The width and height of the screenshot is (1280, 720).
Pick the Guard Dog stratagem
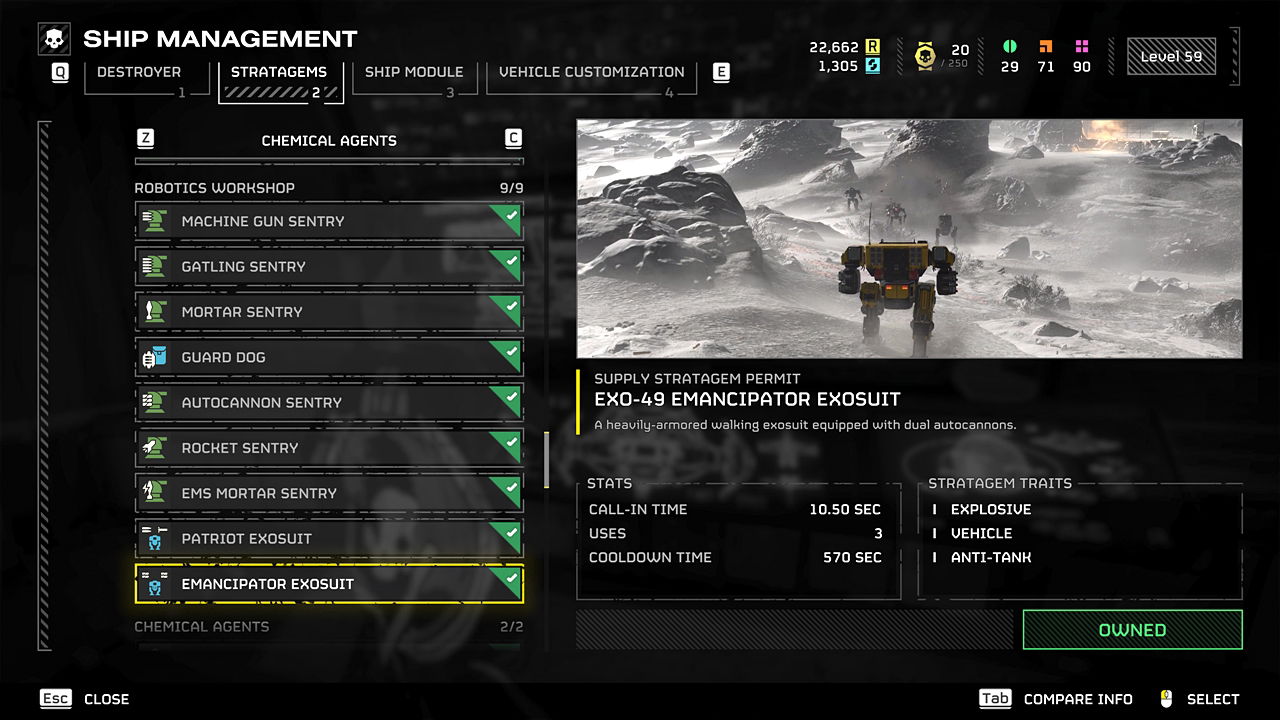[329, 357]
